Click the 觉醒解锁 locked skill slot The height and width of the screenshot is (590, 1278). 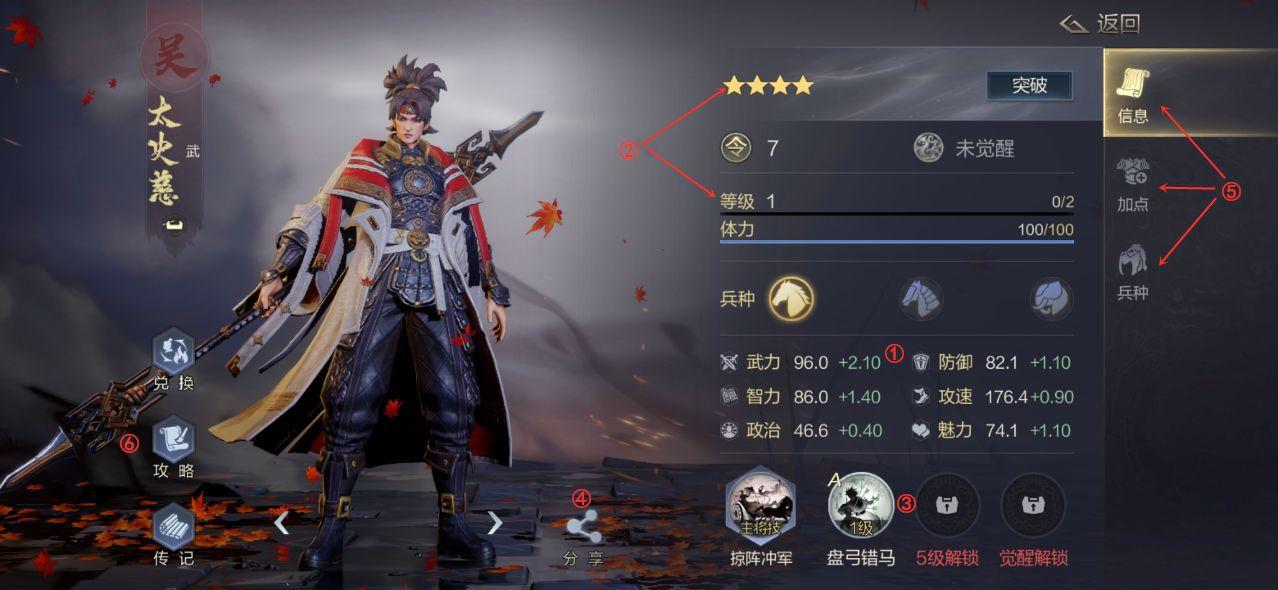coord(1033,505)
